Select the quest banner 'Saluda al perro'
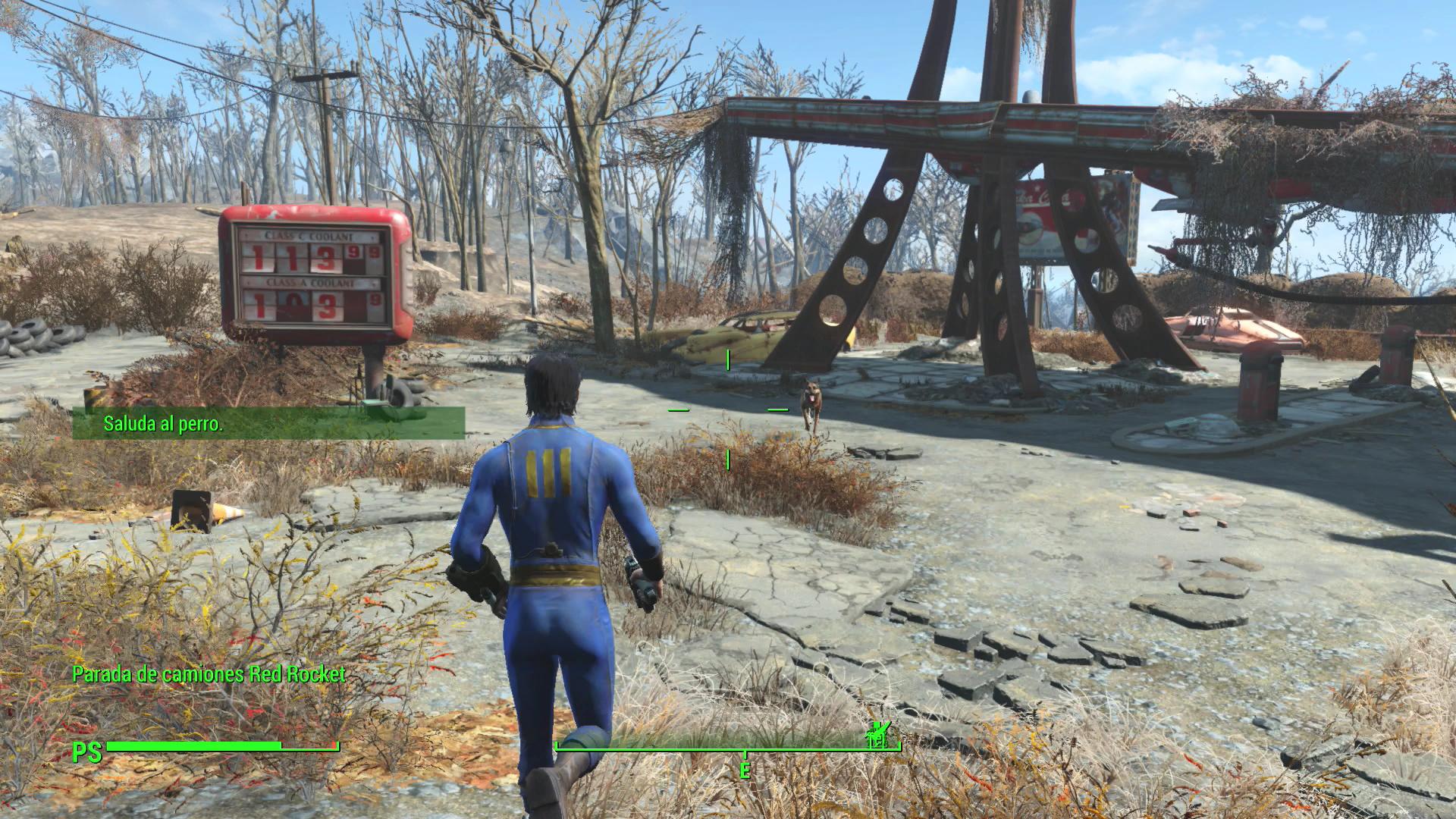1456x819 pixels. [x=163, y=424]
